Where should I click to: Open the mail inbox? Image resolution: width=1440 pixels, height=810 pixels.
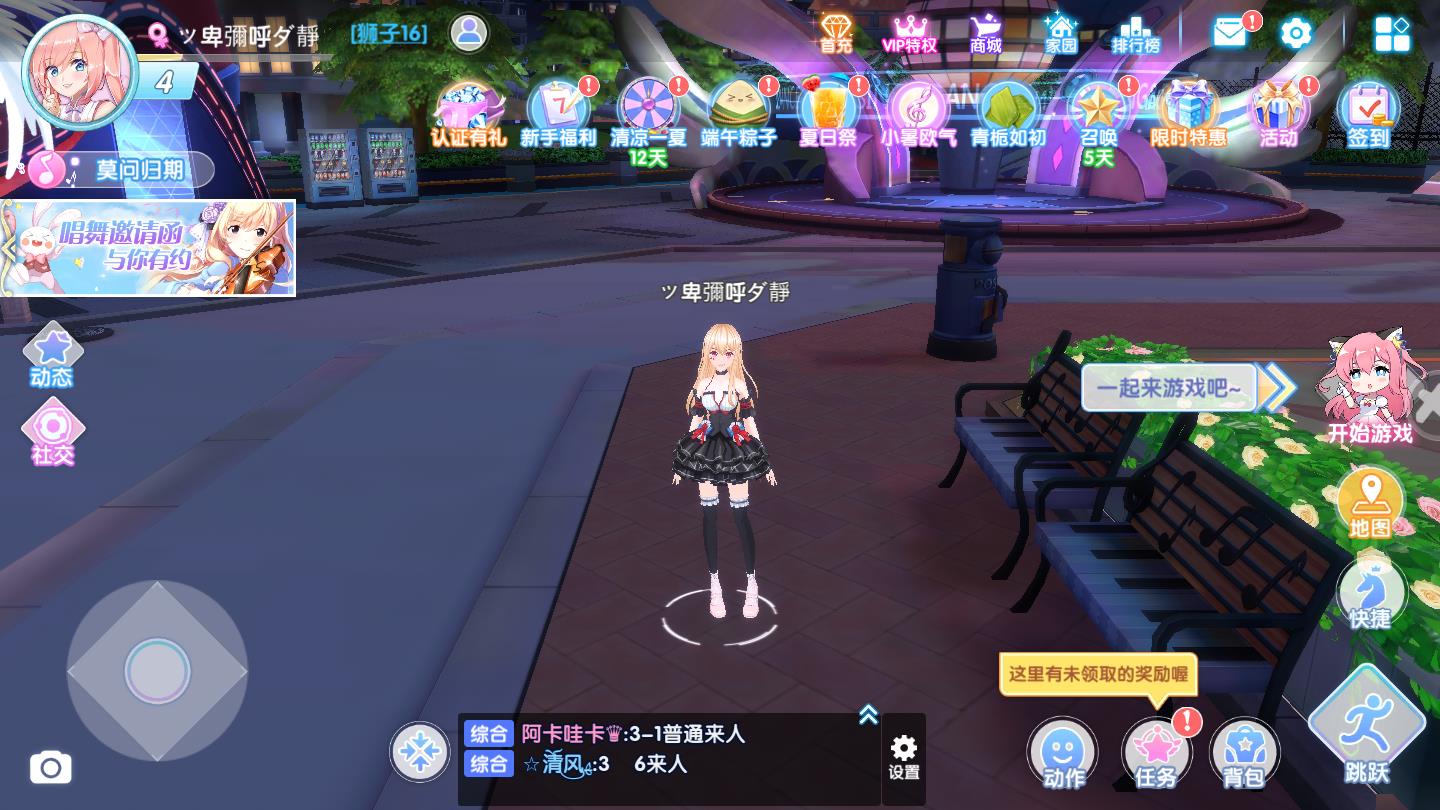pyautogui.click(x=1228, y=32)
